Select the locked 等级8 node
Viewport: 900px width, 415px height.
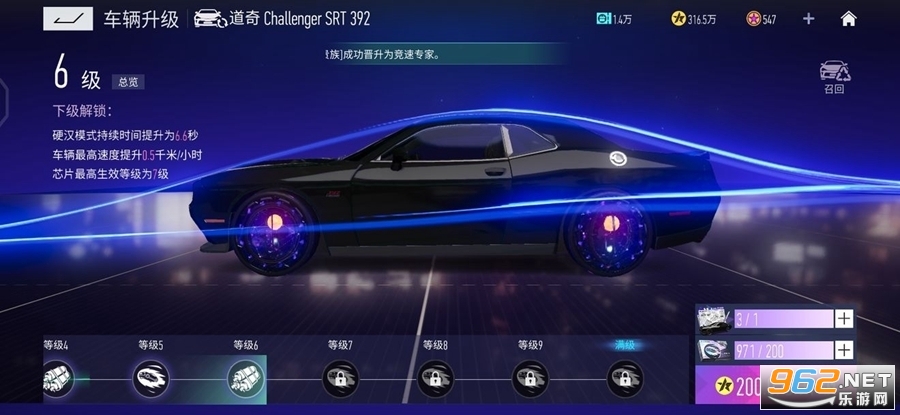click(x=435, y=377)
